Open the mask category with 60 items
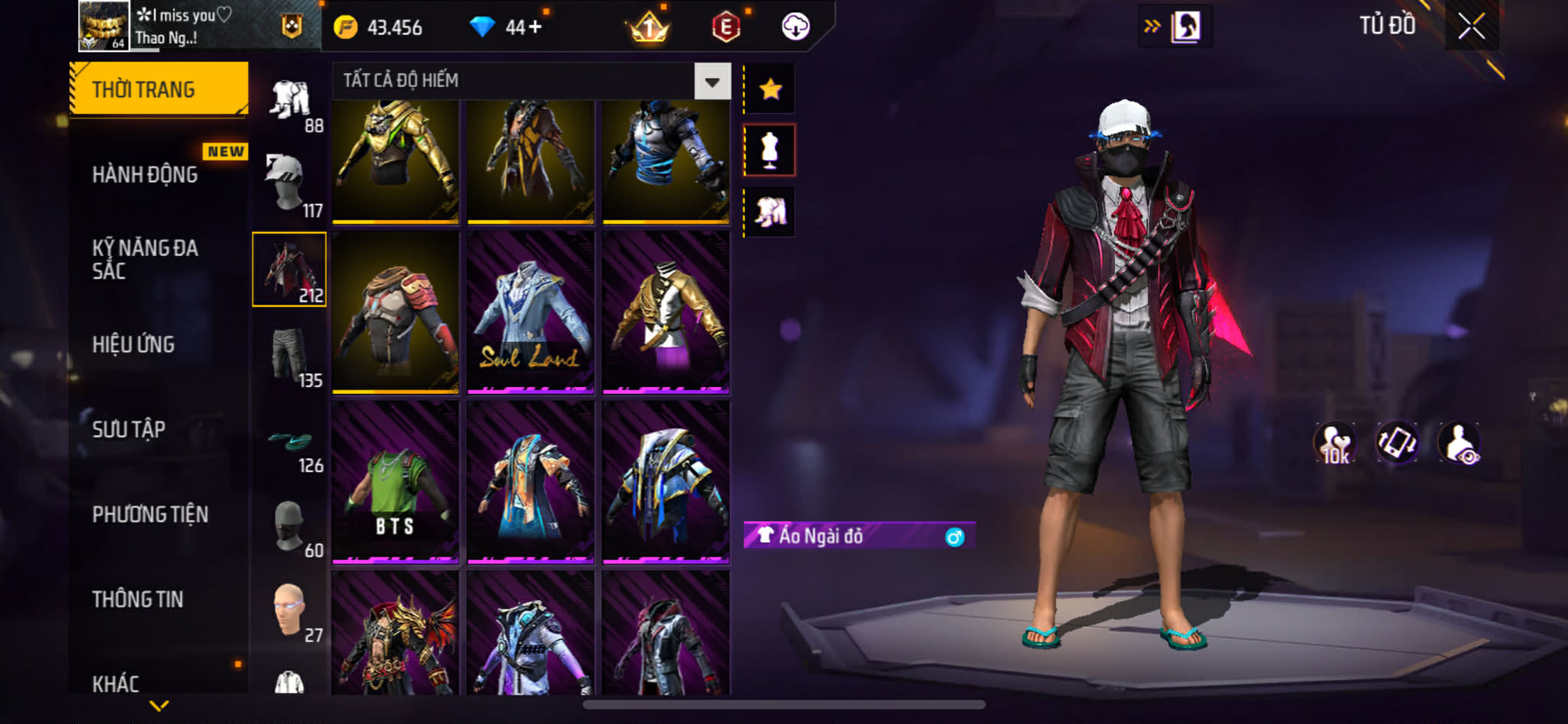The image size is (1568, 724). click(x=290, y=528)
